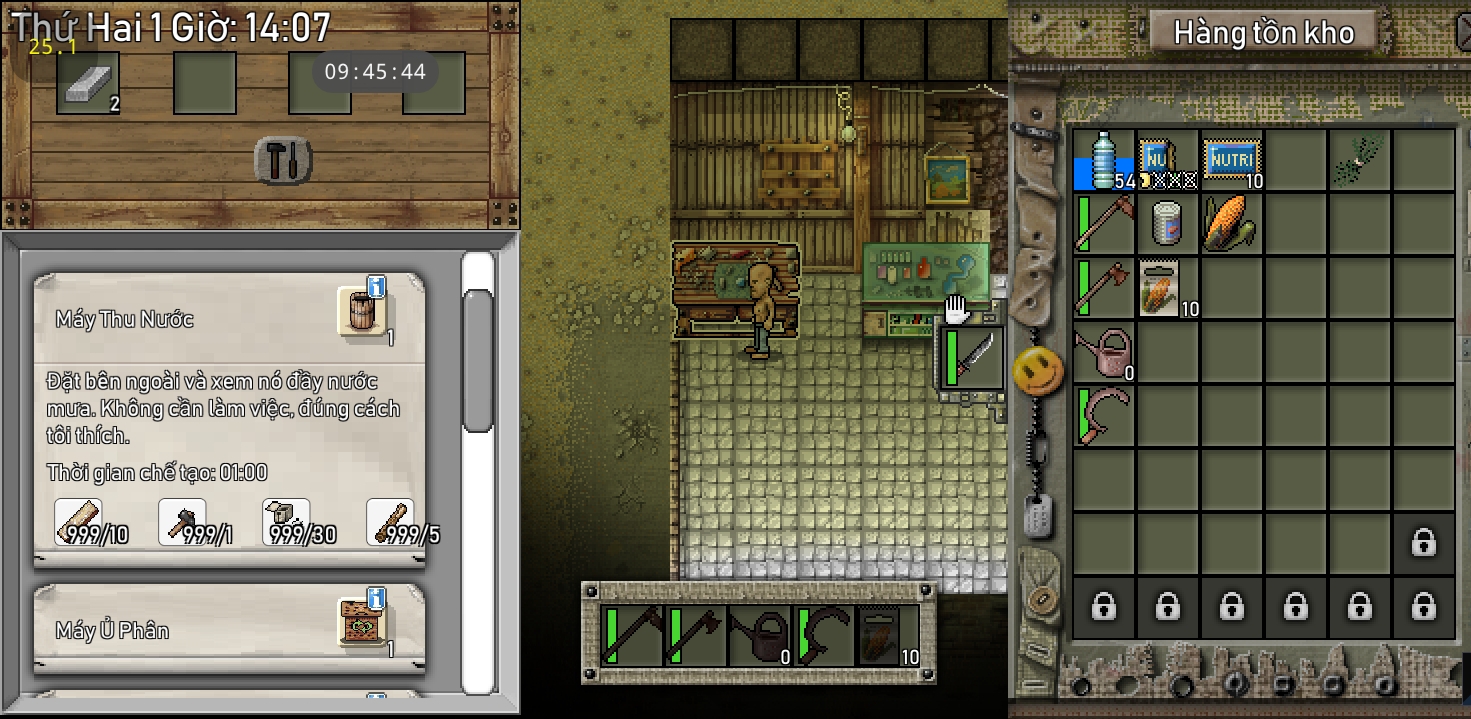The image size is (1471, 719).
Task: Pick the green plant sprig inventory item
Action: 1360,160
